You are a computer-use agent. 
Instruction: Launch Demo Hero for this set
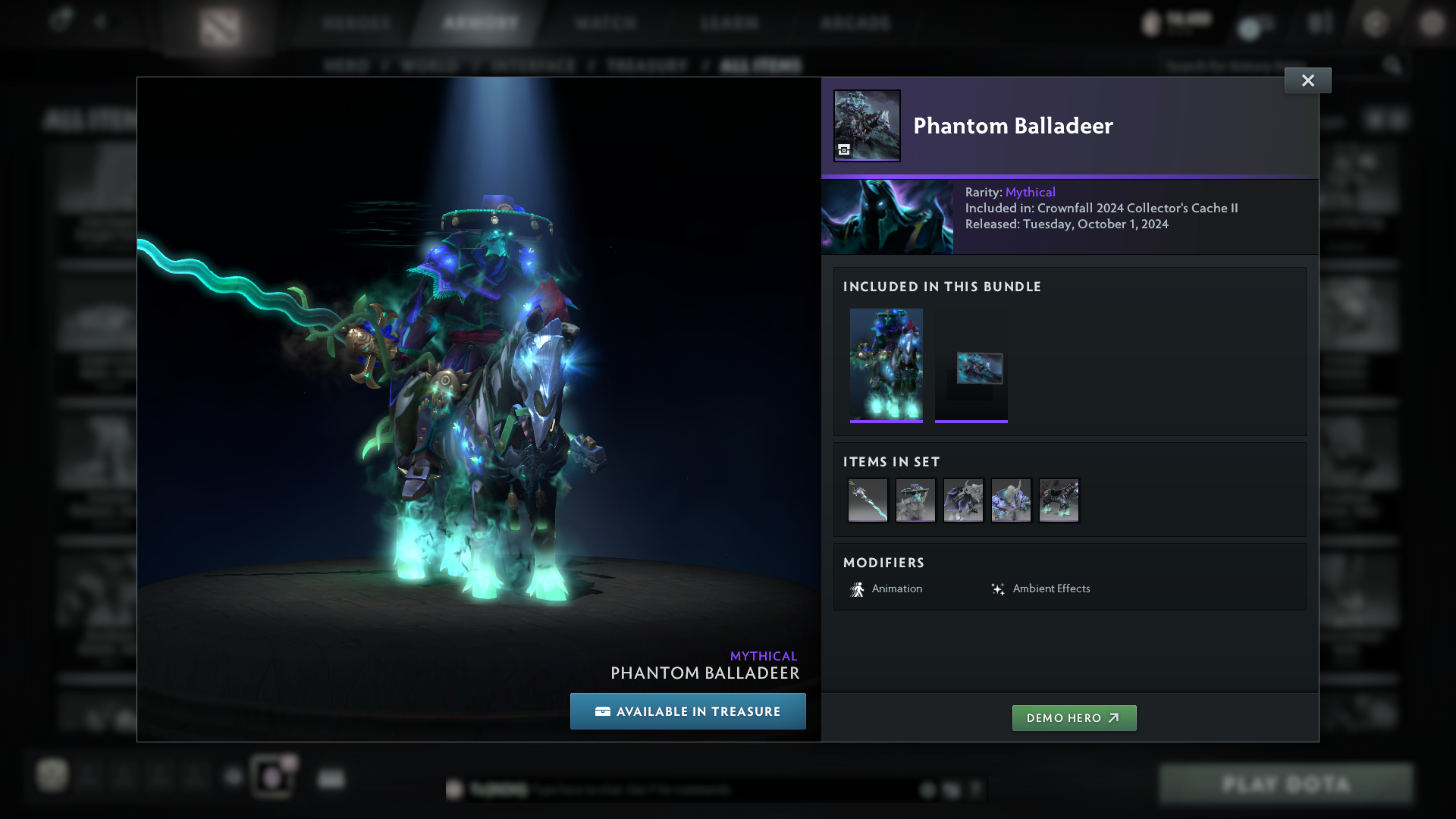[x=1074, y=718]
